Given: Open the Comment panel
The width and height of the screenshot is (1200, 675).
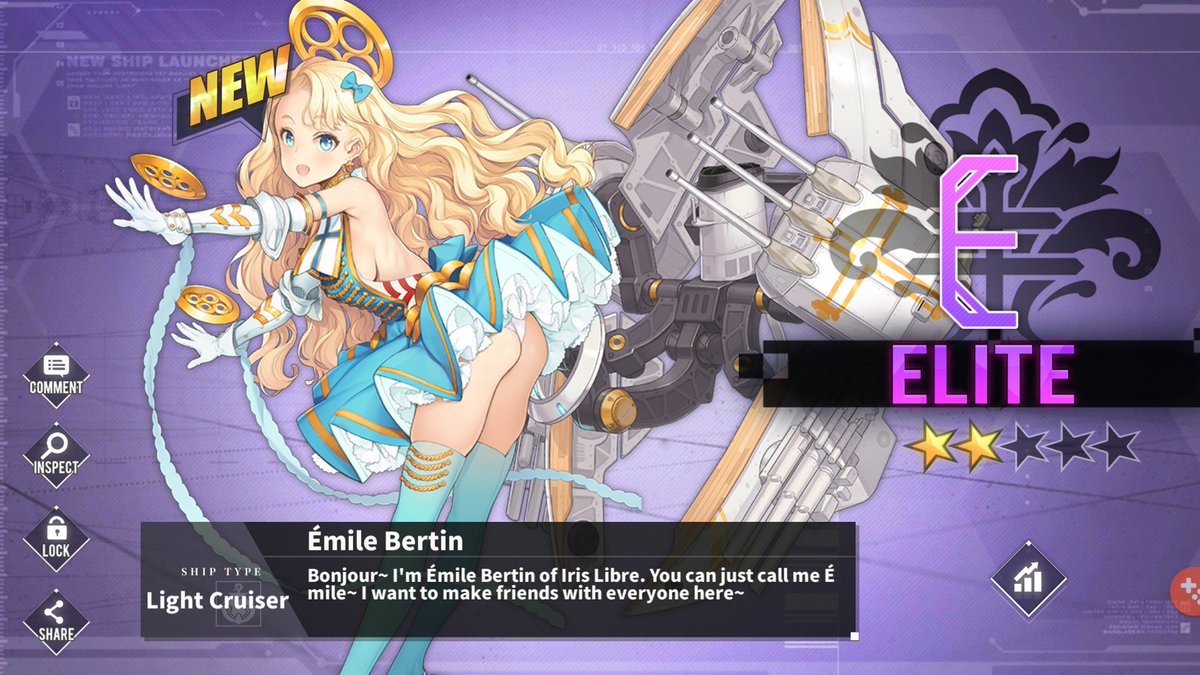Looking at the screenshot, I should (56, 374).
